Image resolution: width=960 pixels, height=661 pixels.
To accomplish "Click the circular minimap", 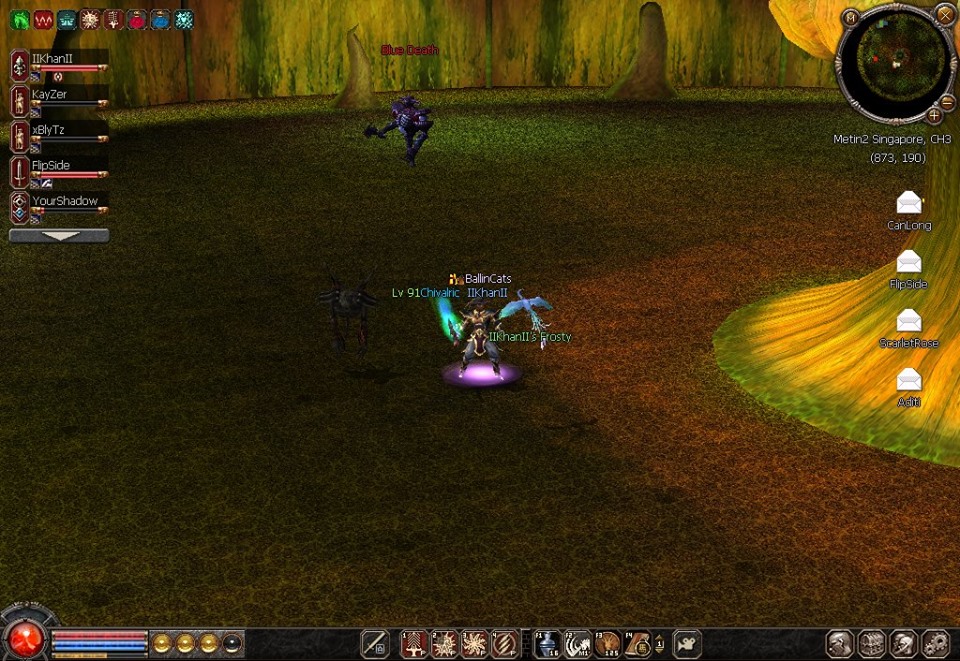I will 894,60.
